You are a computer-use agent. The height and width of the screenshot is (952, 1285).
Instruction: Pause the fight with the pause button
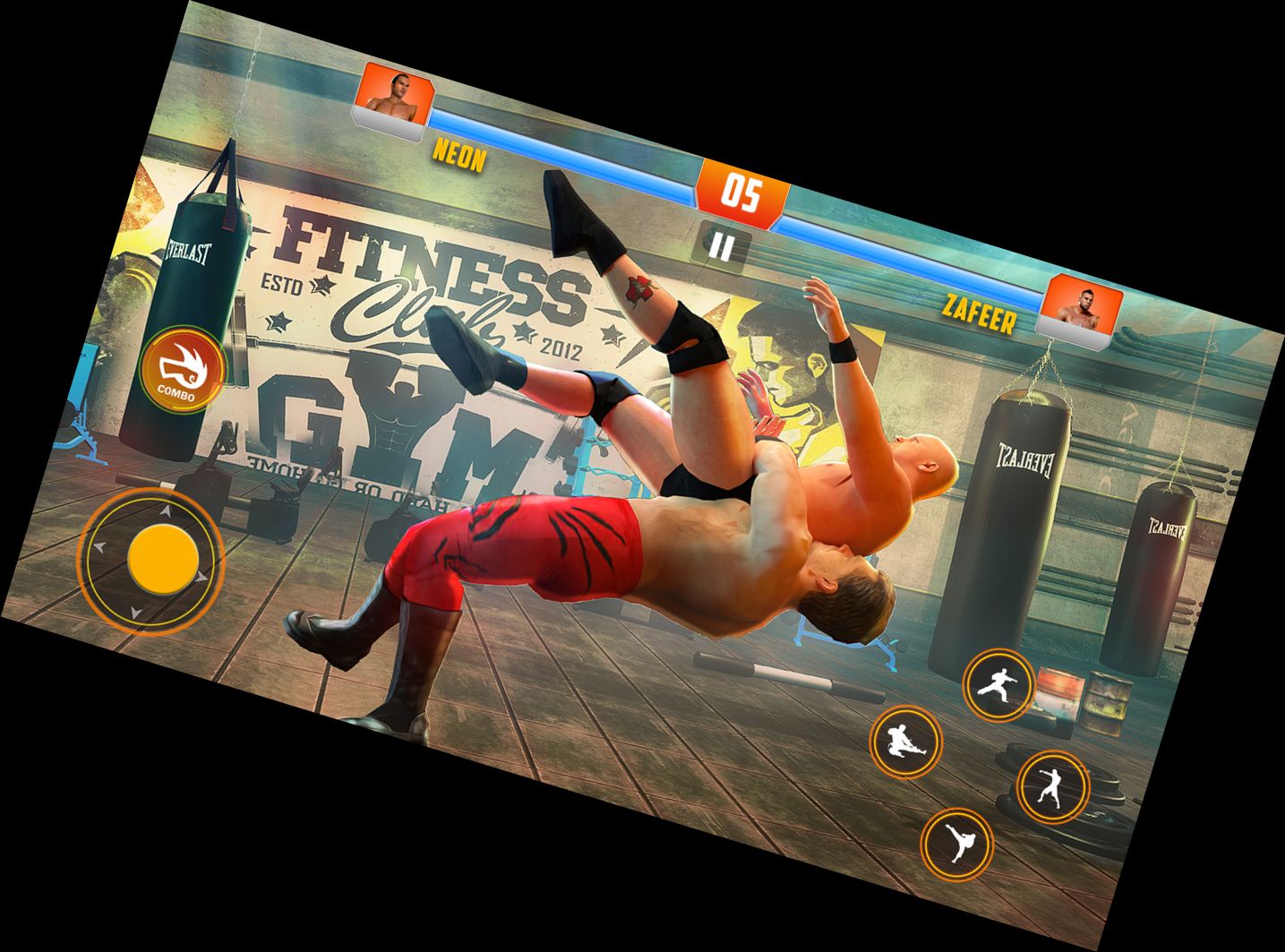point(722,245)
